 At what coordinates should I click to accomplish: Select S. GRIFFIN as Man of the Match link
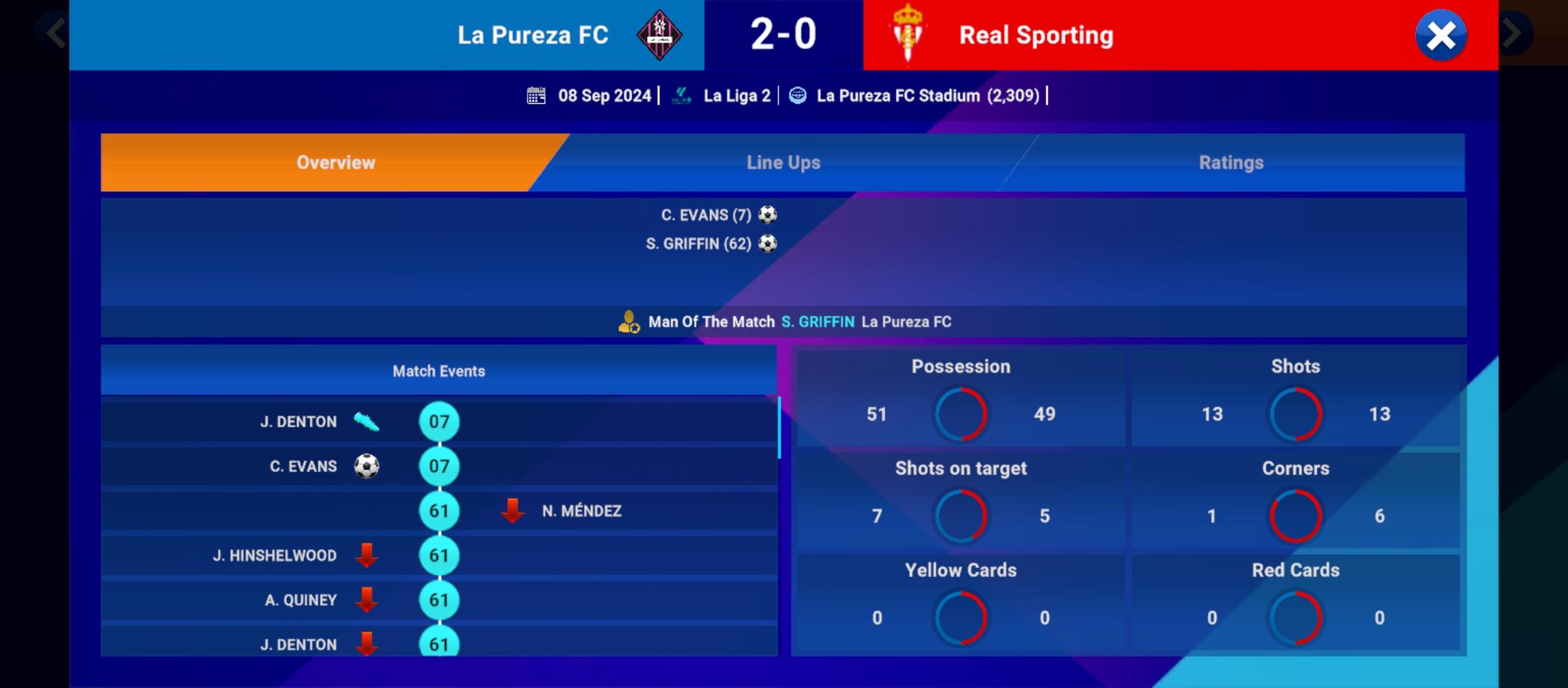tap(818, 322)
